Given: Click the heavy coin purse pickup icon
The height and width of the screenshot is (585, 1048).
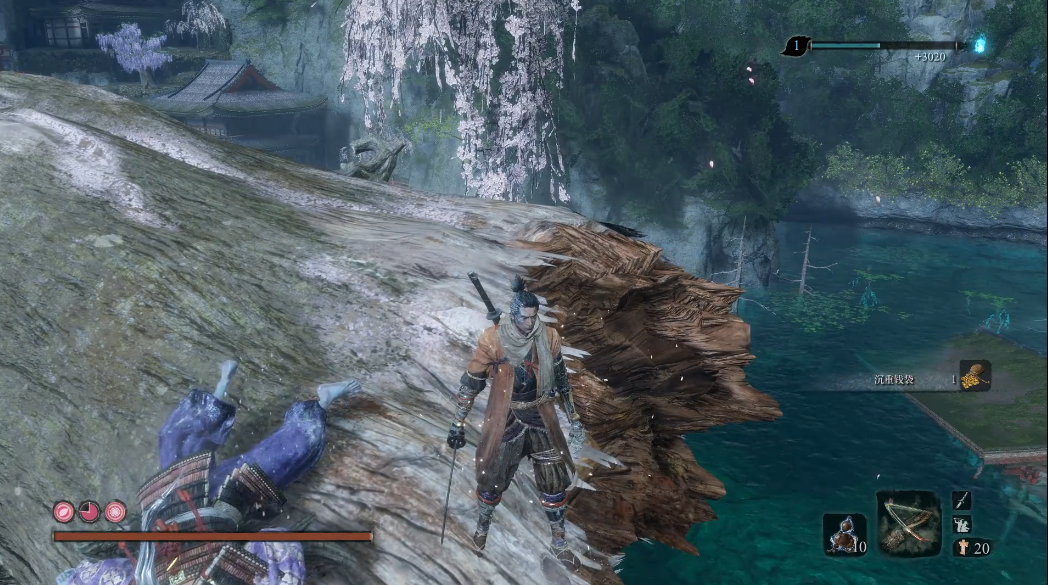Looking at the screenshot, I should click(975, 375).
